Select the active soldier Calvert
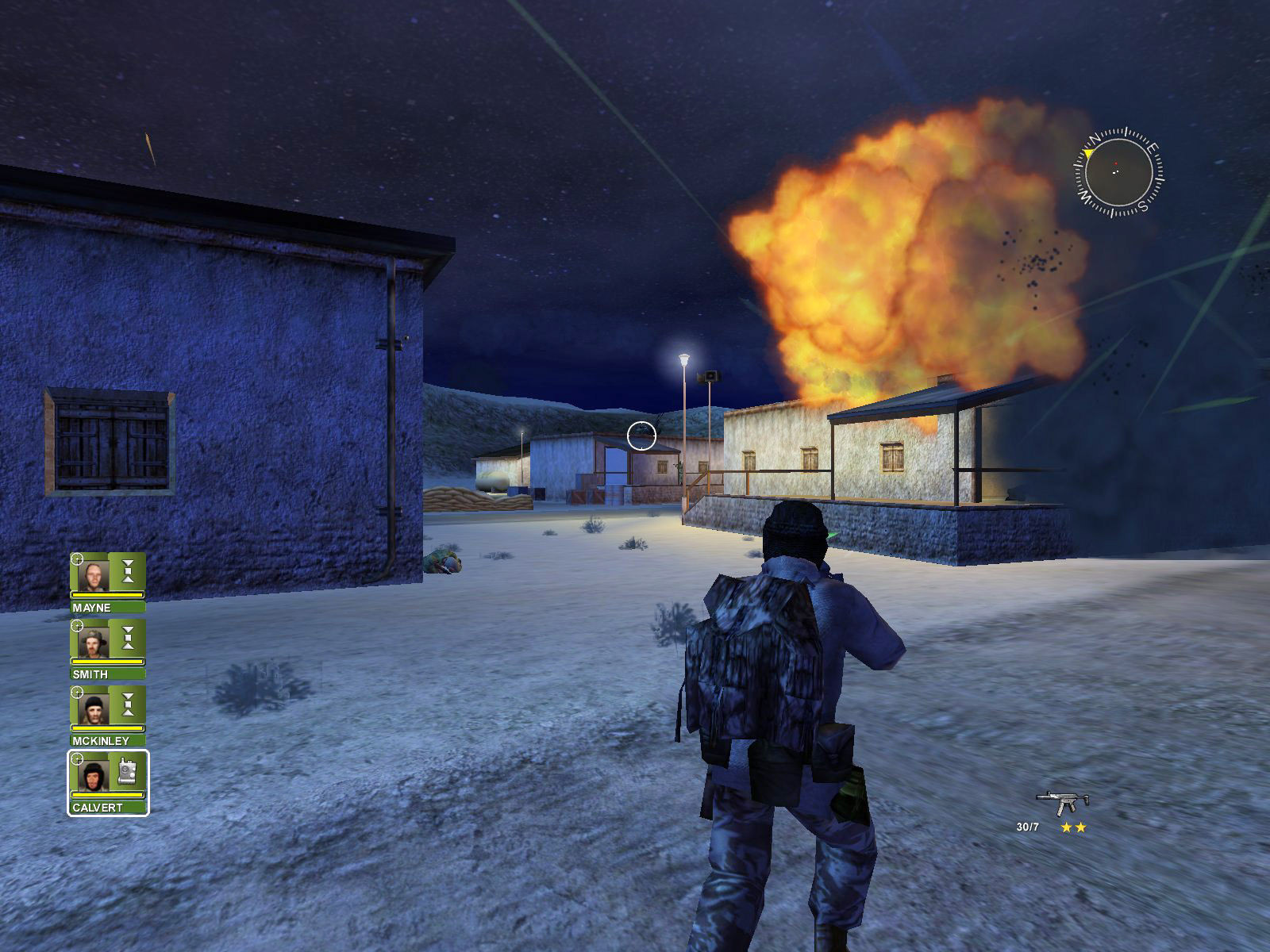Image resolution: width=1270 pixels, height=952 pixels. (94, 774)
